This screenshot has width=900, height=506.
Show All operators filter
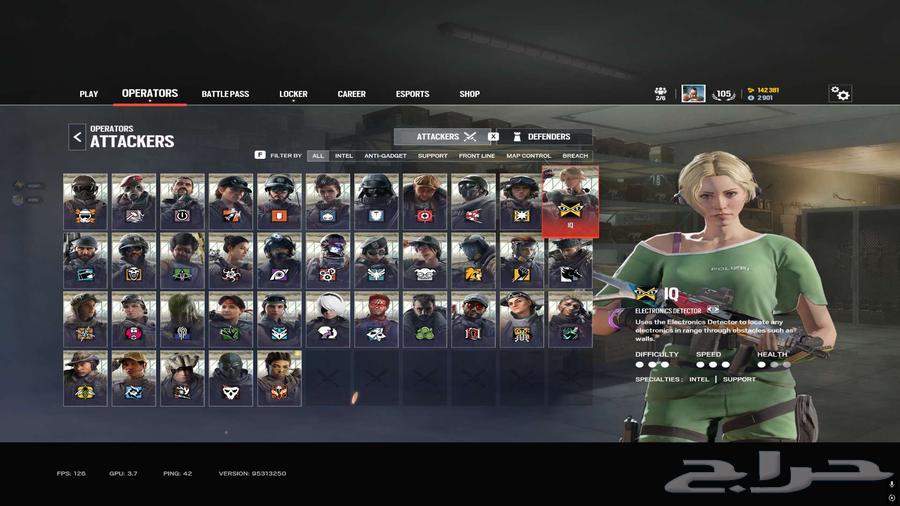(318, 156)
